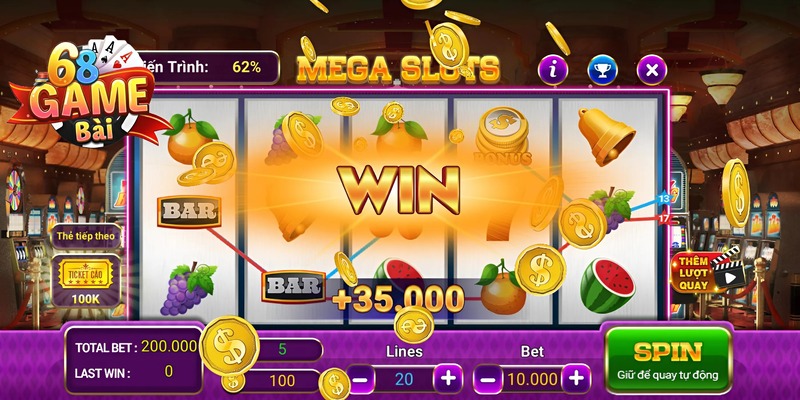Close the Mega Slots game

(652, 69)
